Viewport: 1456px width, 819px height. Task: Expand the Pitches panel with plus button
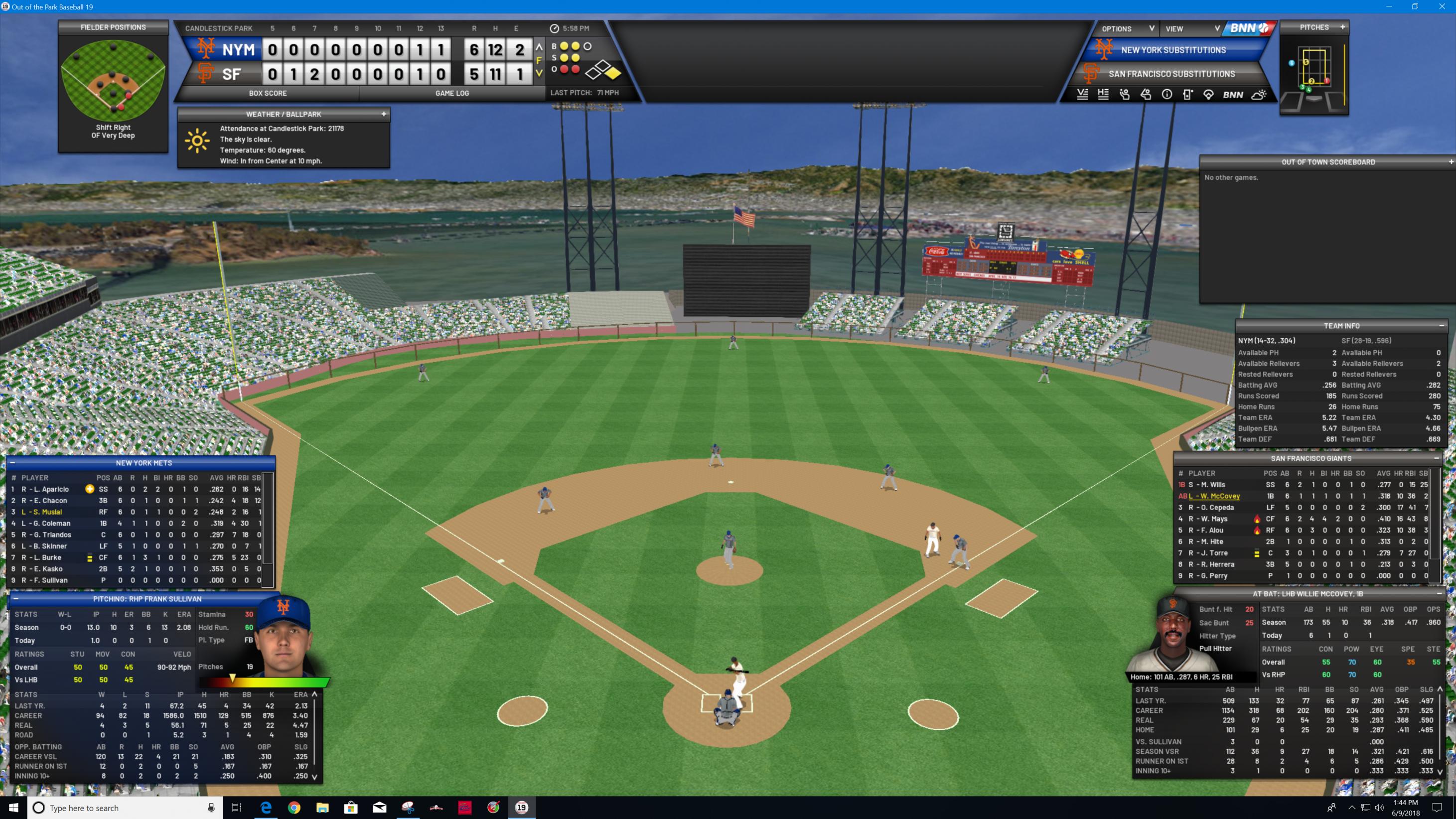1342,27
